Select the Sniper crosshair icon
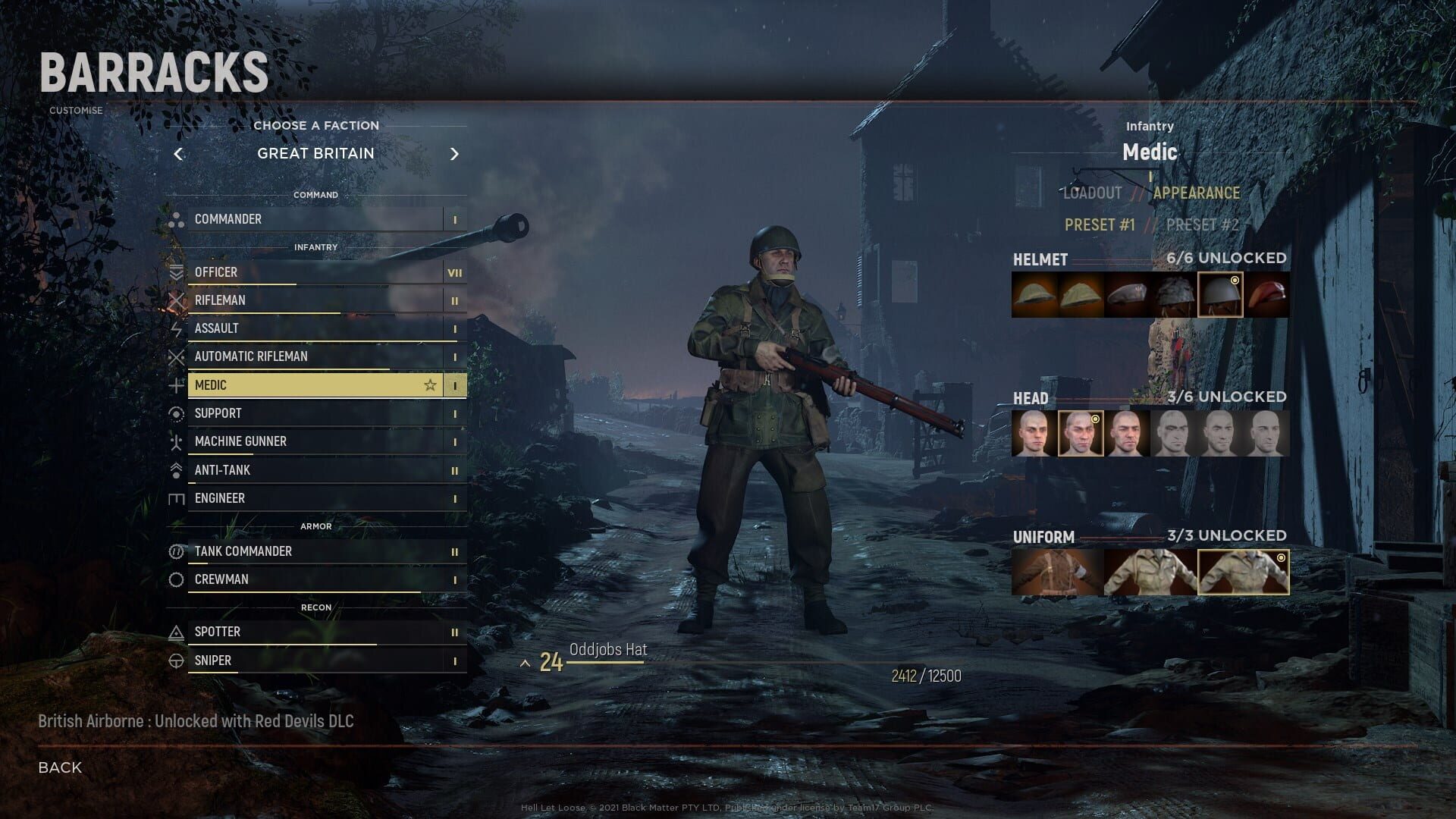Viewport: 1456px width, 819px height. 176,661
